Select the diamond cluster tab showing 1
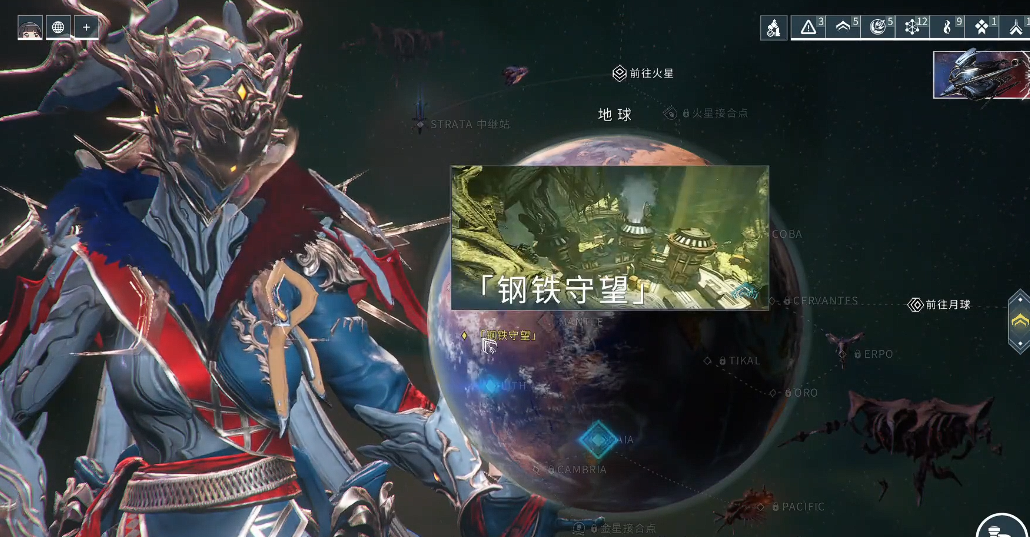This screenshot has width=1030, height=537. click(x=982, y=27)
